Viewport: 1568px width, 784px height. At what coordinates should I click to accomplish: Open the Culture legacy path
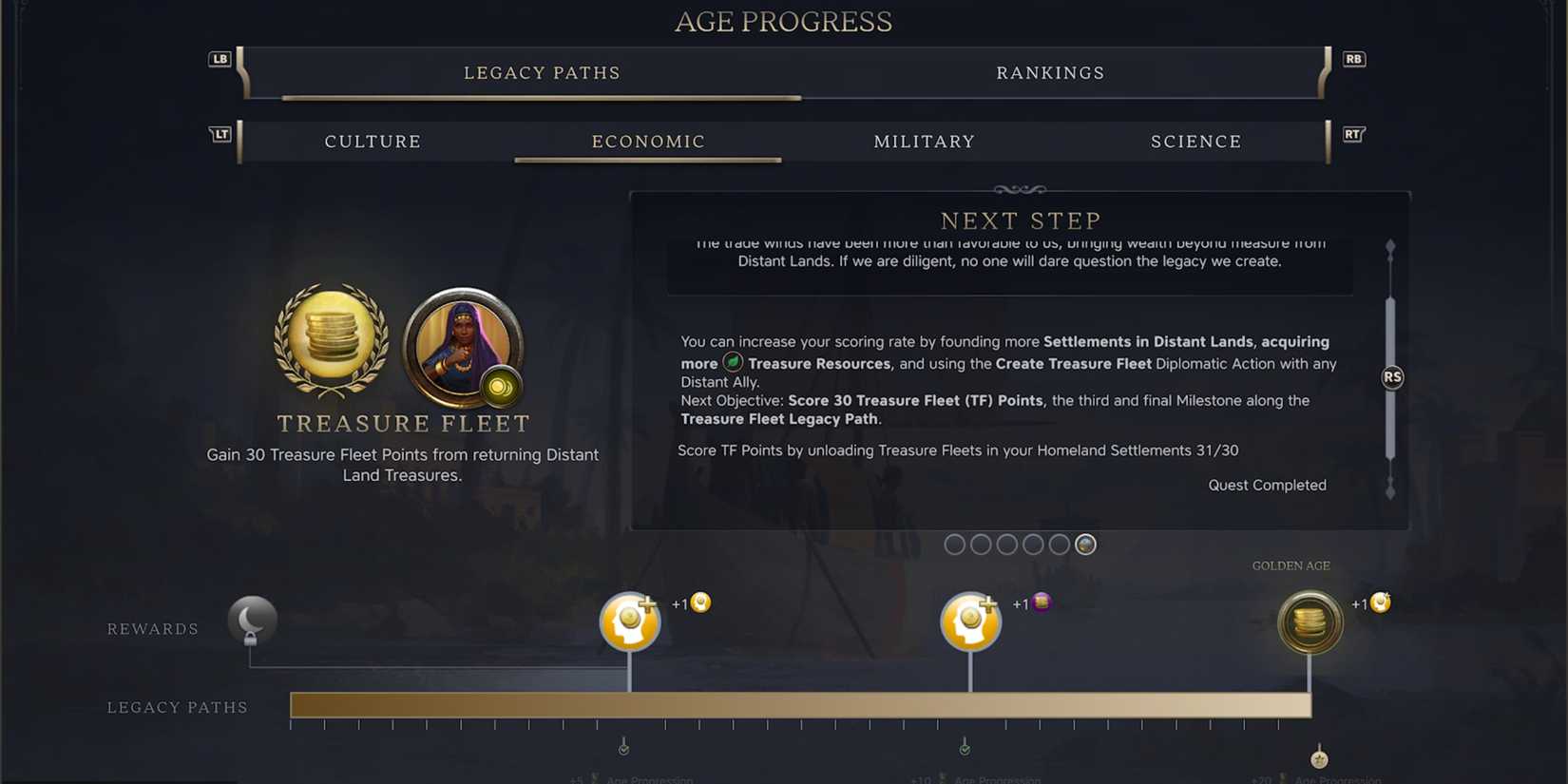pos(373,141)
